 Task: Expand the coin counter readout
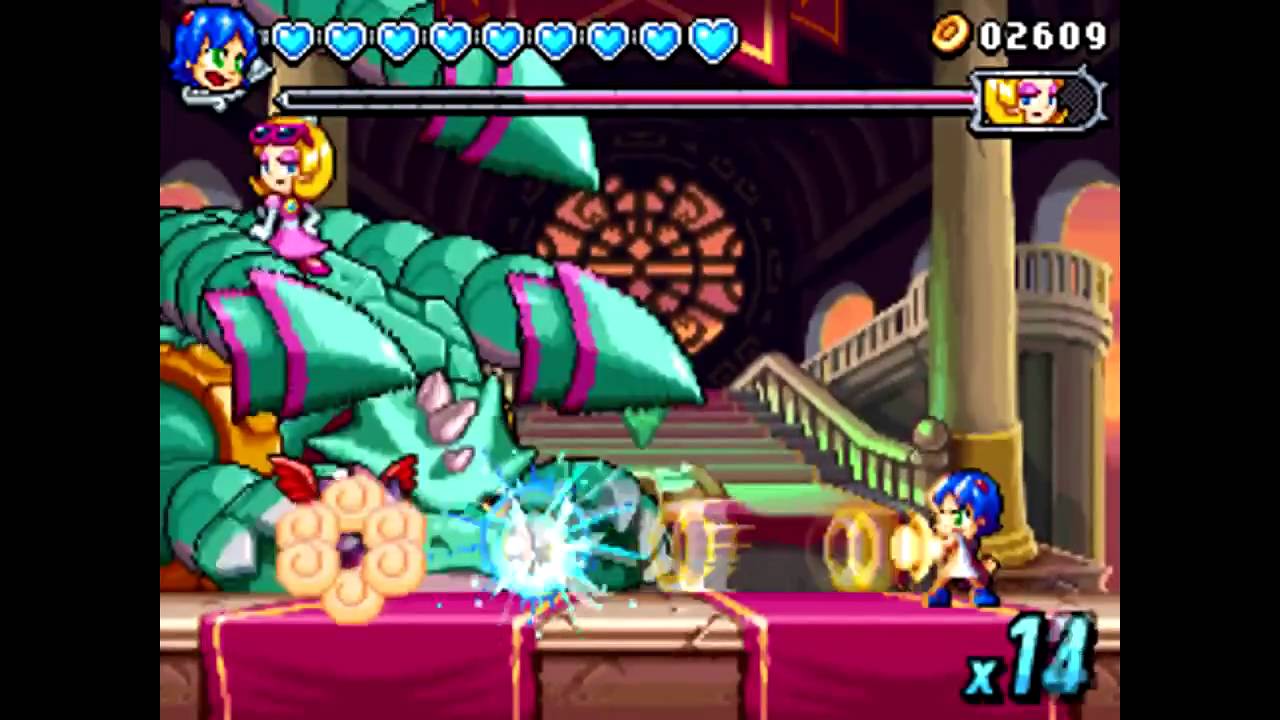coord(1040,36)
